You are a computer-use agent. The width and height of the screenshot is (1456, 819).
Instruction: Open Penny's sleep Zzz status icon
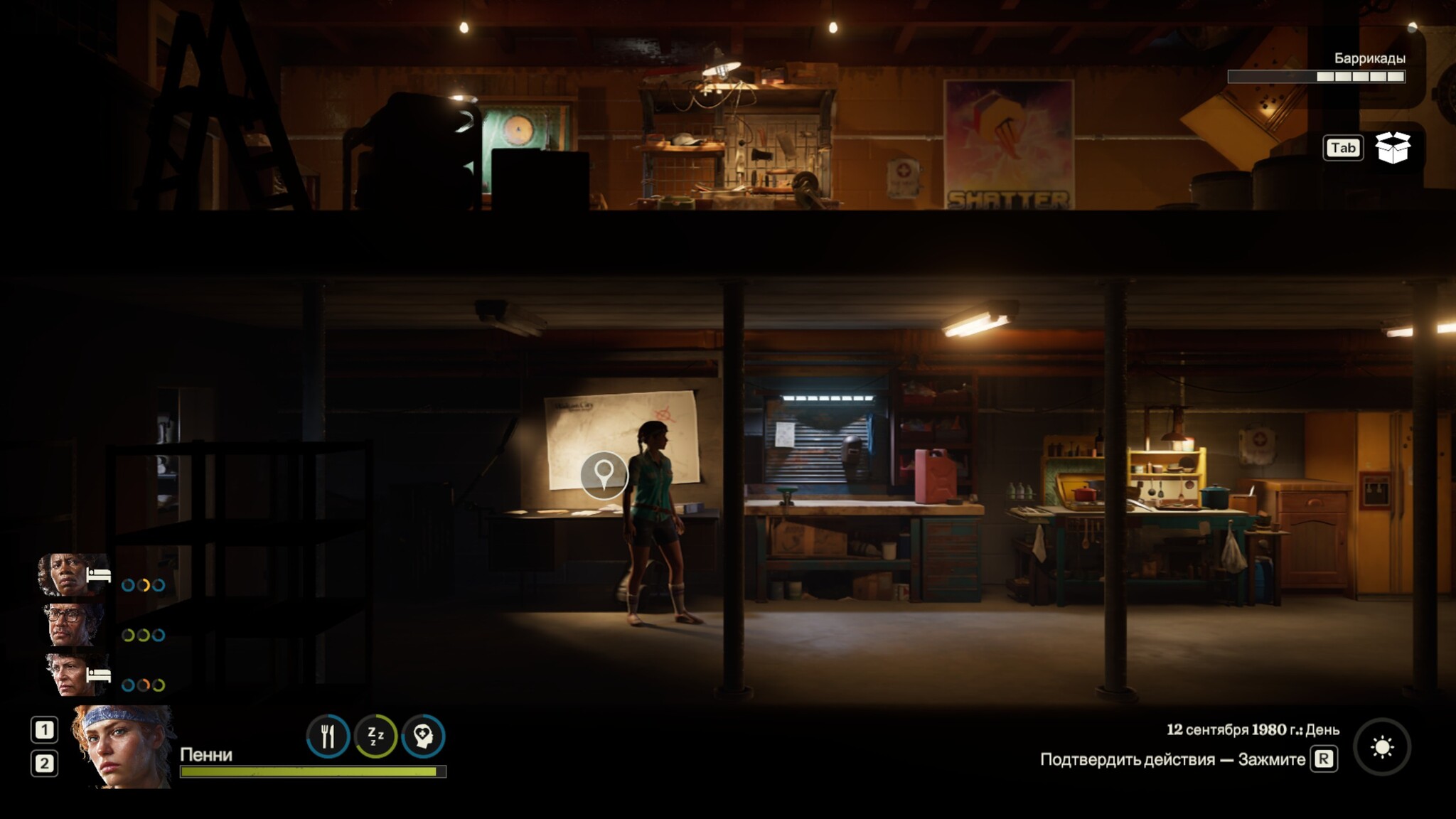pyautogui.click(x=375, y=736)
